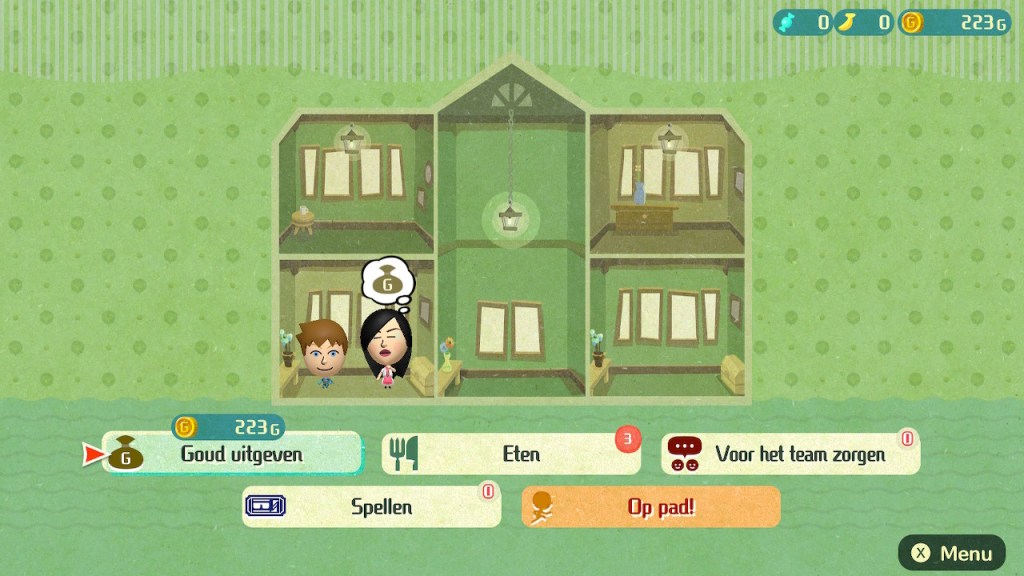Choose Voor het team zorgen
This screenshot has width=1024, height=576.
[x=790, y=454]
